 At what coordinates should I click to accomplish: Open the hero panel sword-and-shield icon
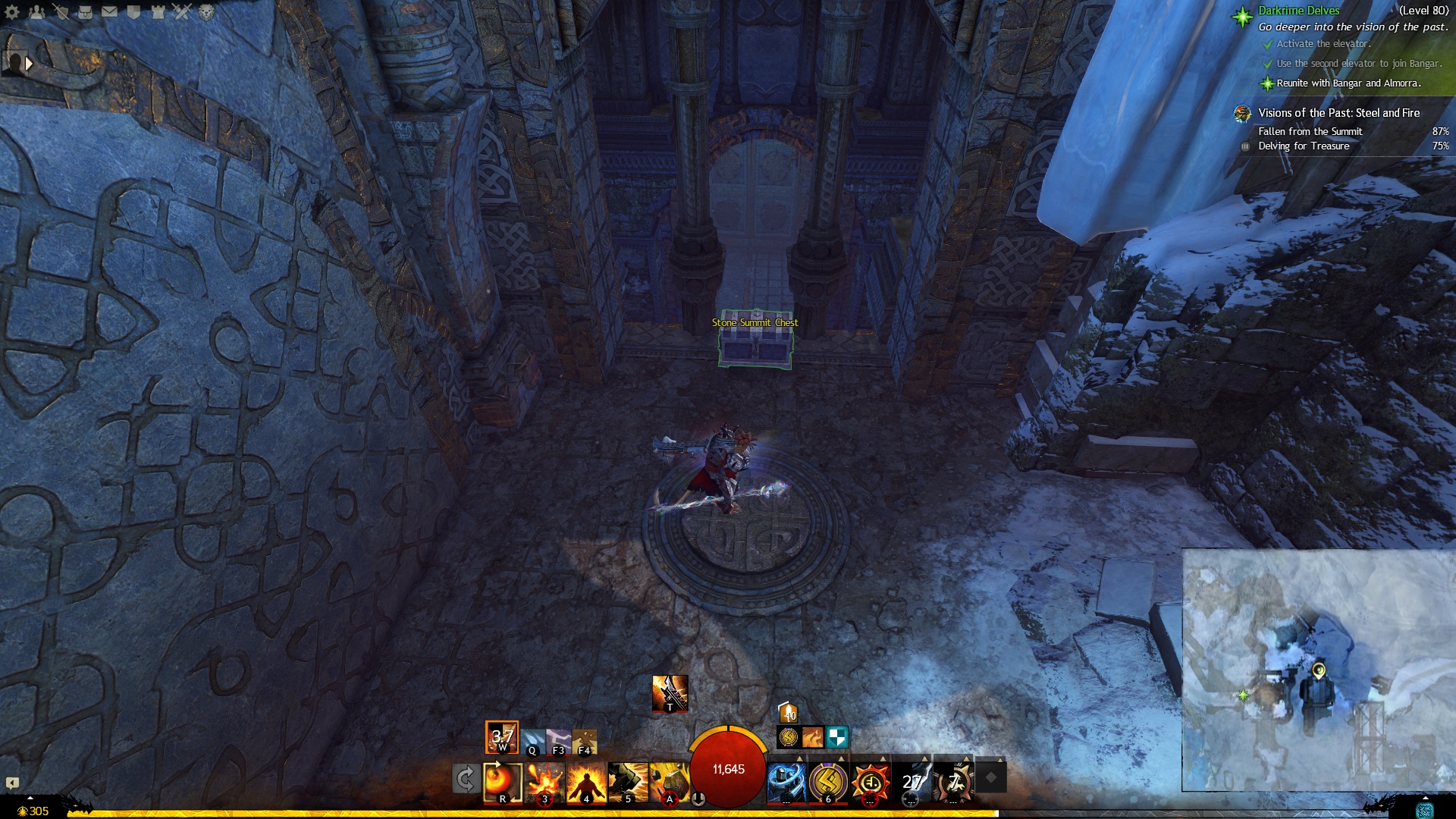(x=61, y=11)
